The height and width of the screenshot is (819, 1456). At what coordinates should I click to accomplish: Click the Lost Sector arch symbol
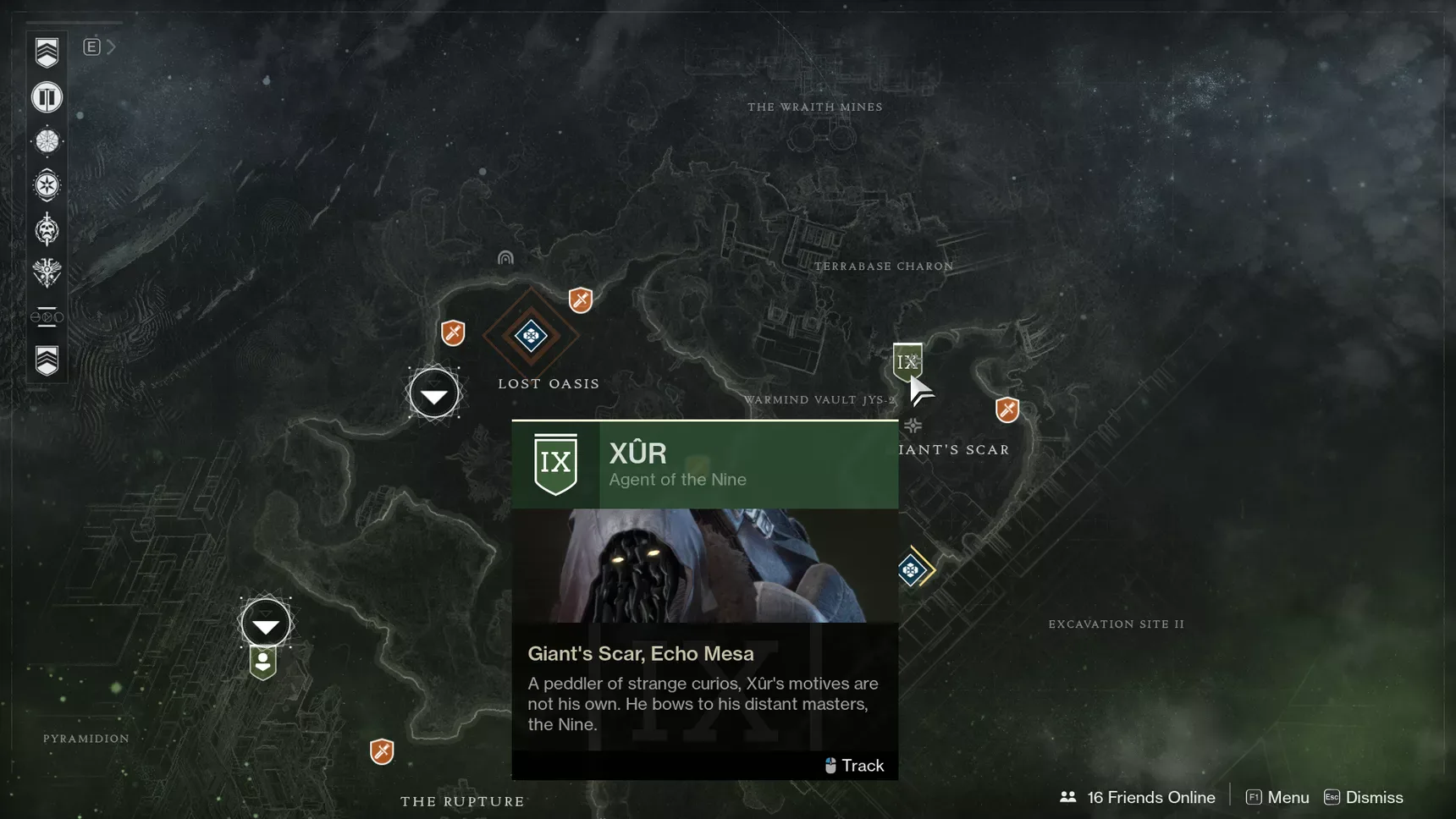[505, 258]
